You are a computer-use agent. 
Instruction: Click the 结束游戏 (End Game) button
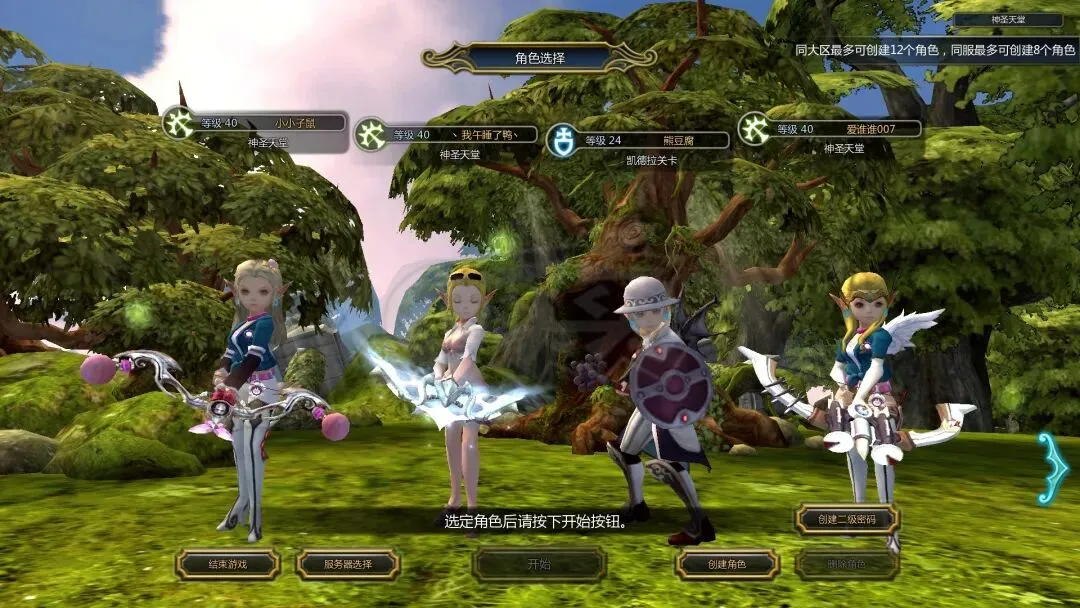point(227,564)
